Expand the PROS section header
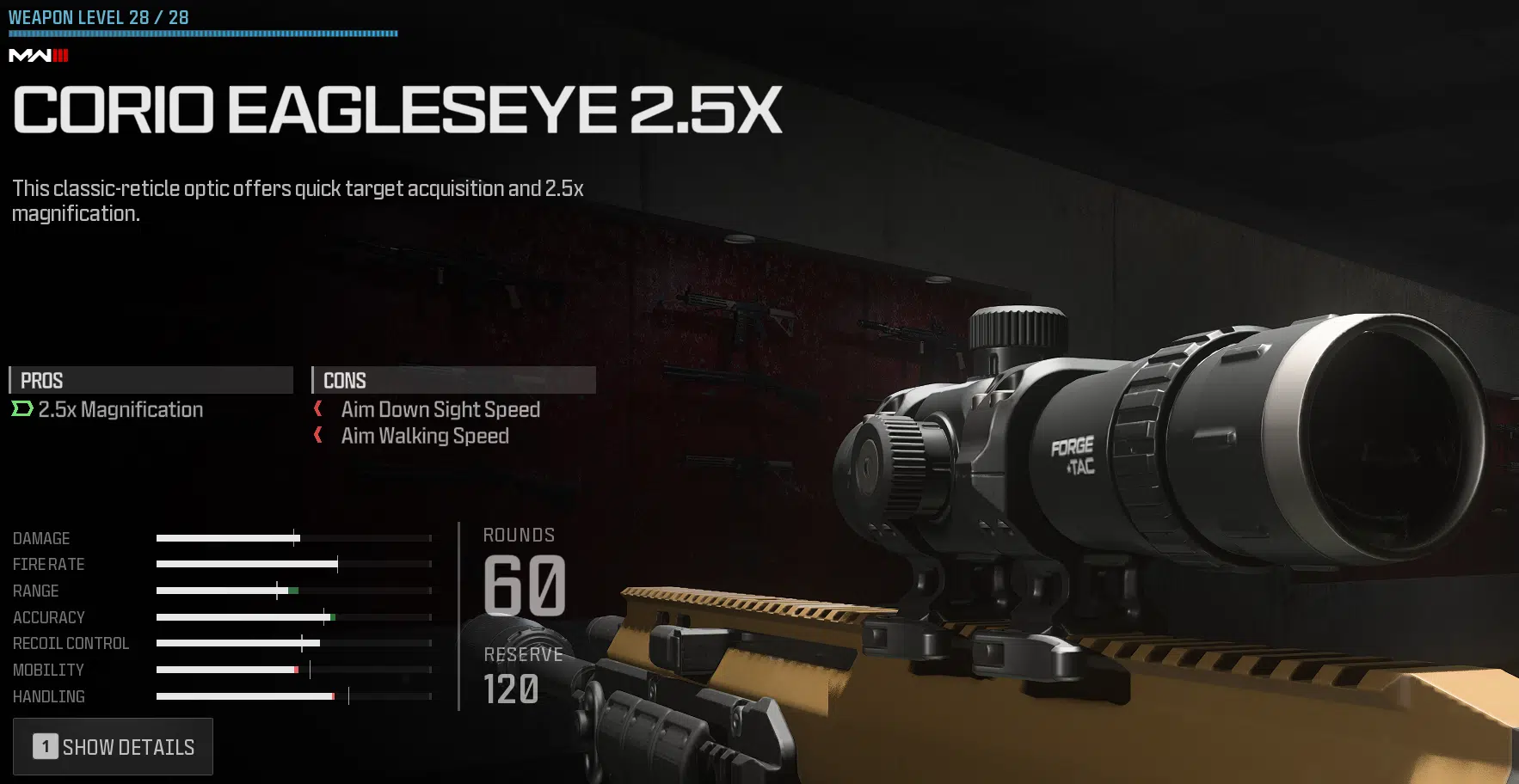This screenshot has width=1519, height=784. [x=151, y=380]
